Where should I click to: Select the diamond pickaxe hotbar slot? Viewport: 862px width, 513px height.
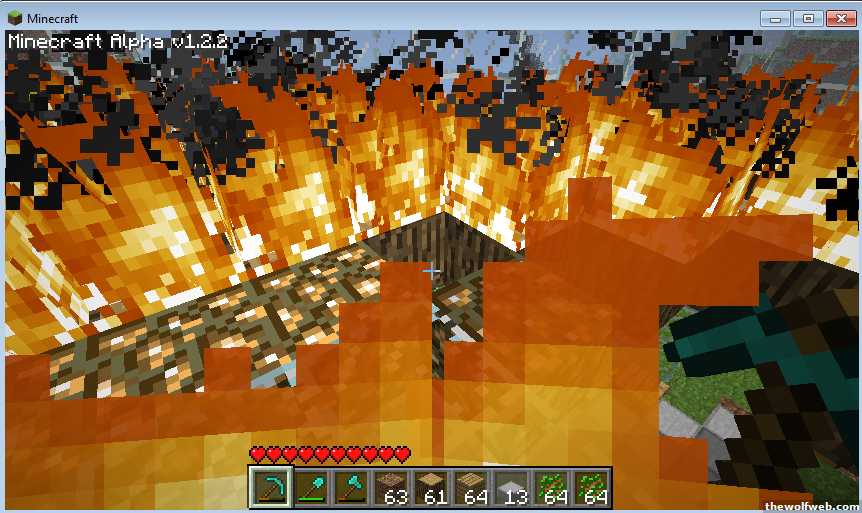[270, 488]
